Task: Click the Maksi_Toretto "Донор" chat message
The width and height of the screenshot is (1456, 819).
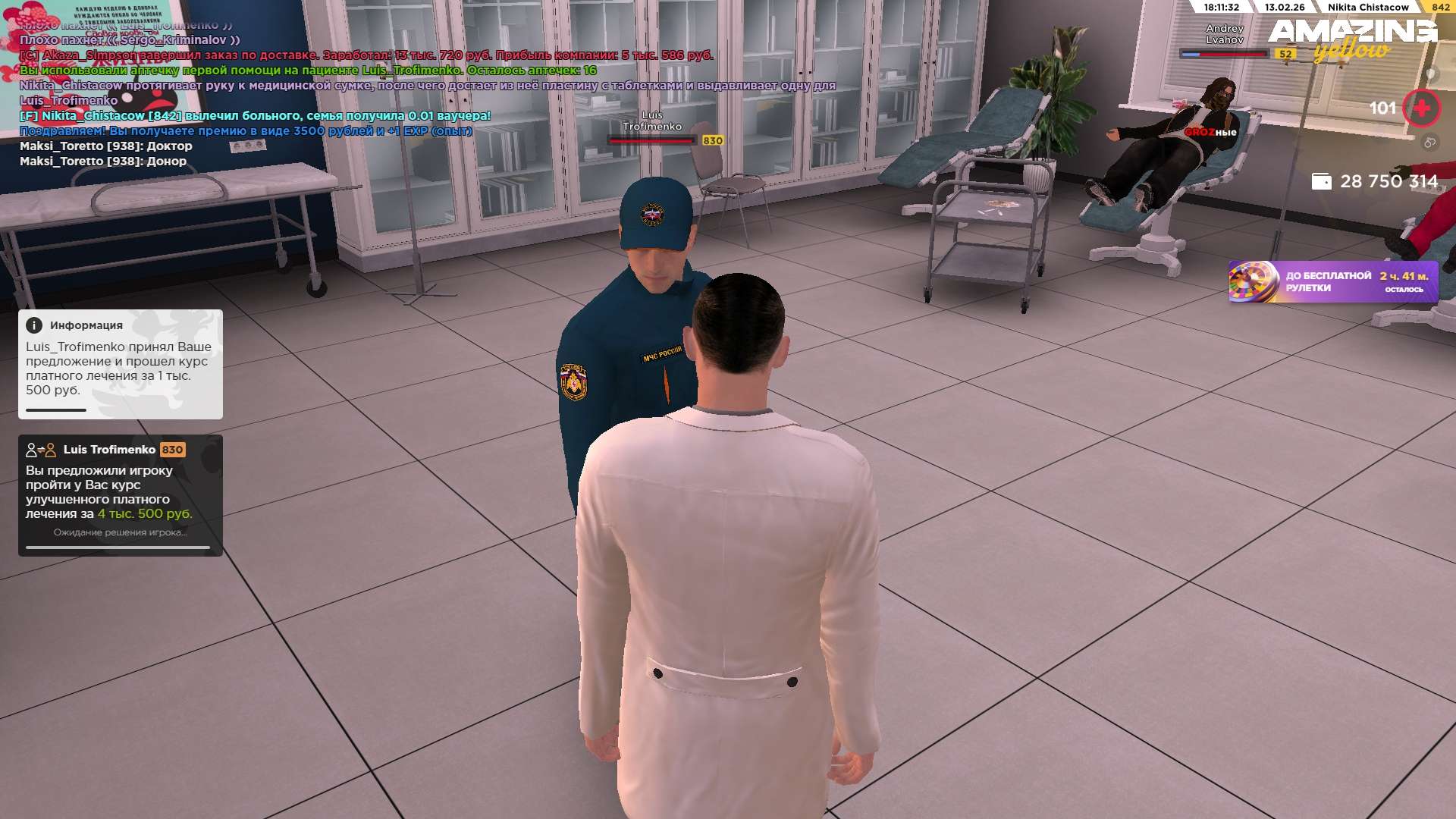Action: (103, 162)
